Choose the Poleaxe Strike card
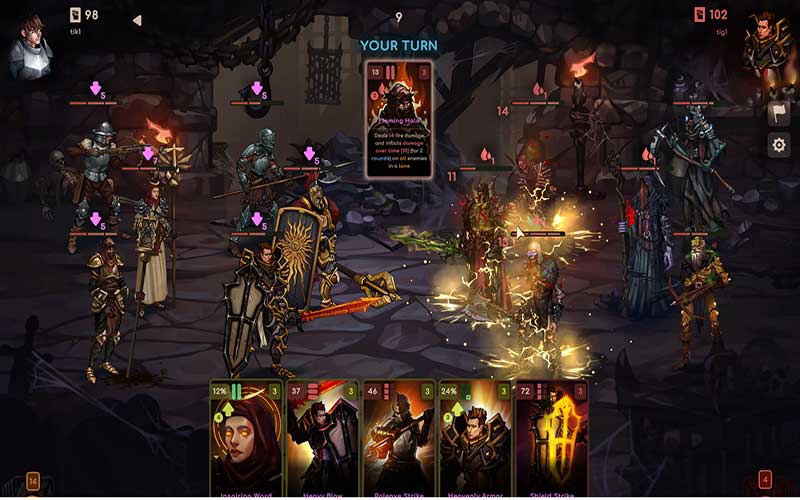800x500 pixels. coord(398,438)
